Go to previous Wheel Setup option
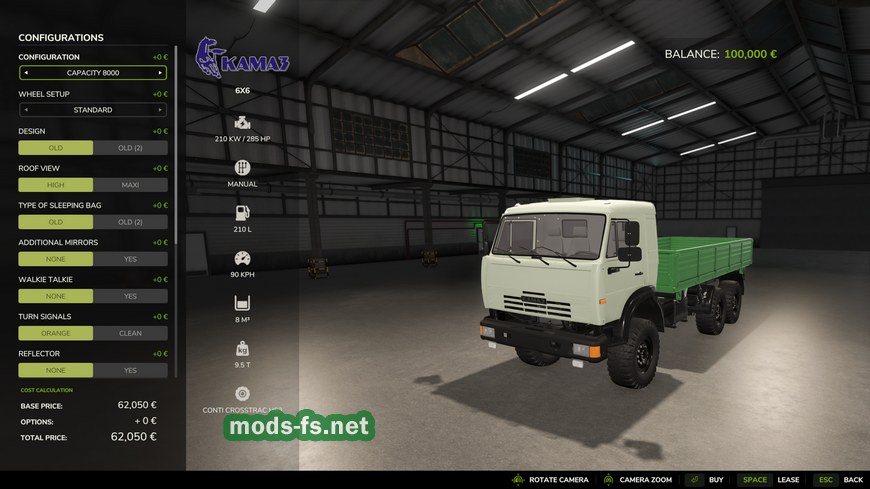Viewport: 870px width, 489px height. pos(26,110)
